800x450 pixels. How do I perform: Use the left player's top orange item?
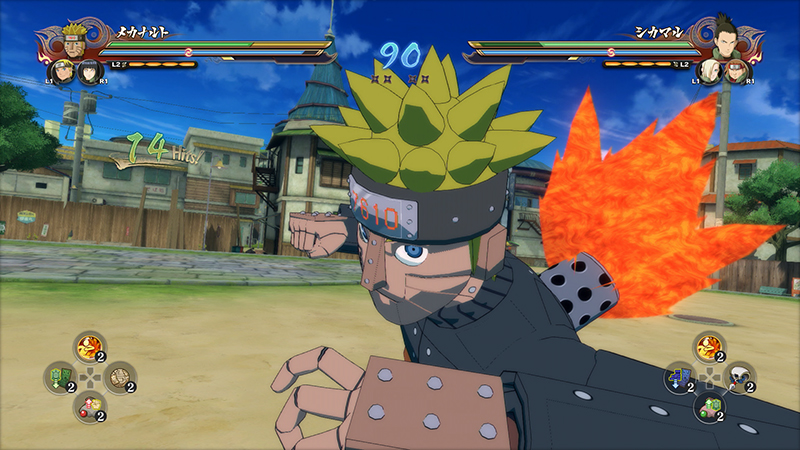click(88, 348)
